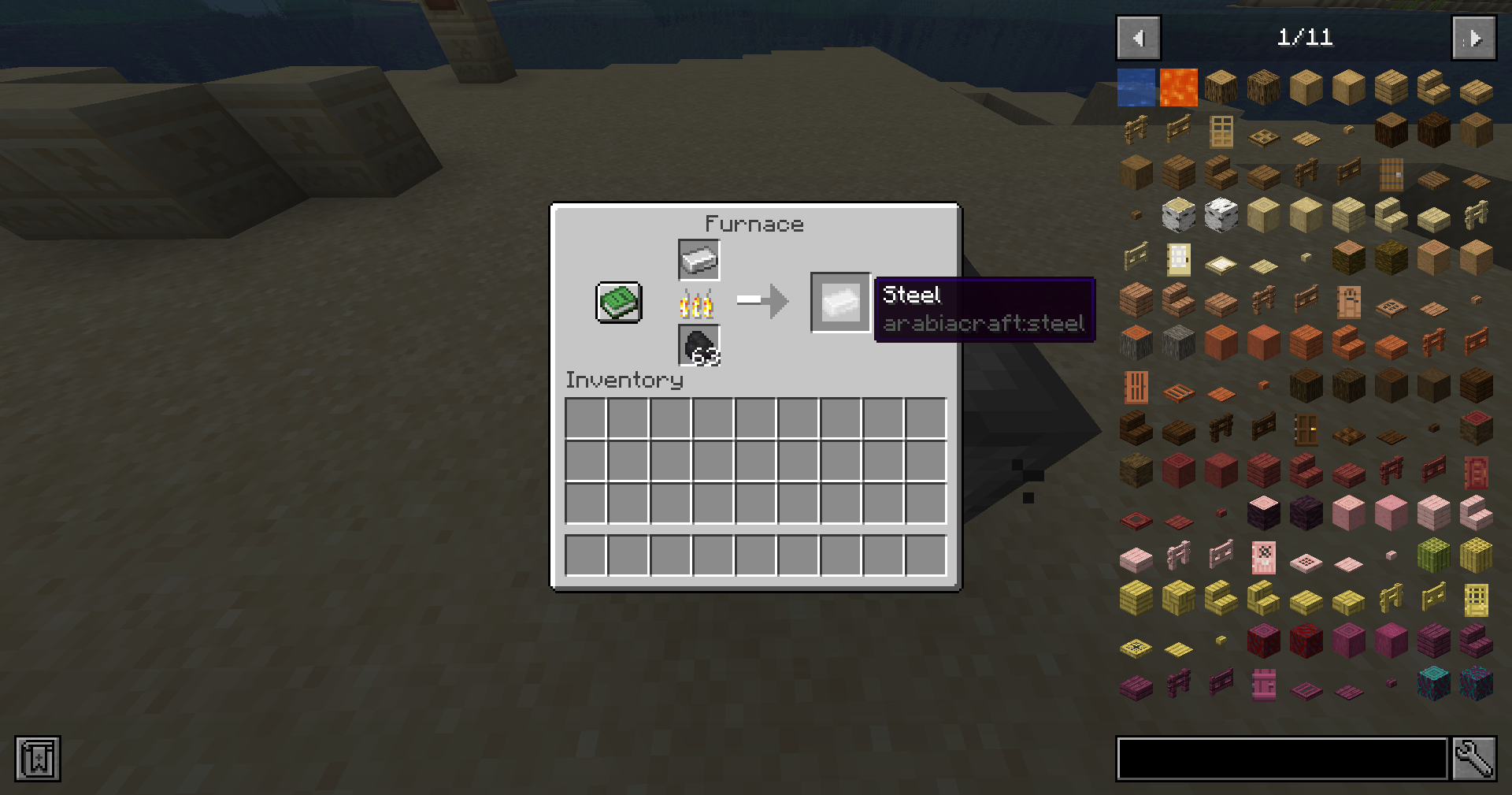This screenshot has height=795, width=1512.
Task: Select the stack of 63 coal
Action: point(698,347)
